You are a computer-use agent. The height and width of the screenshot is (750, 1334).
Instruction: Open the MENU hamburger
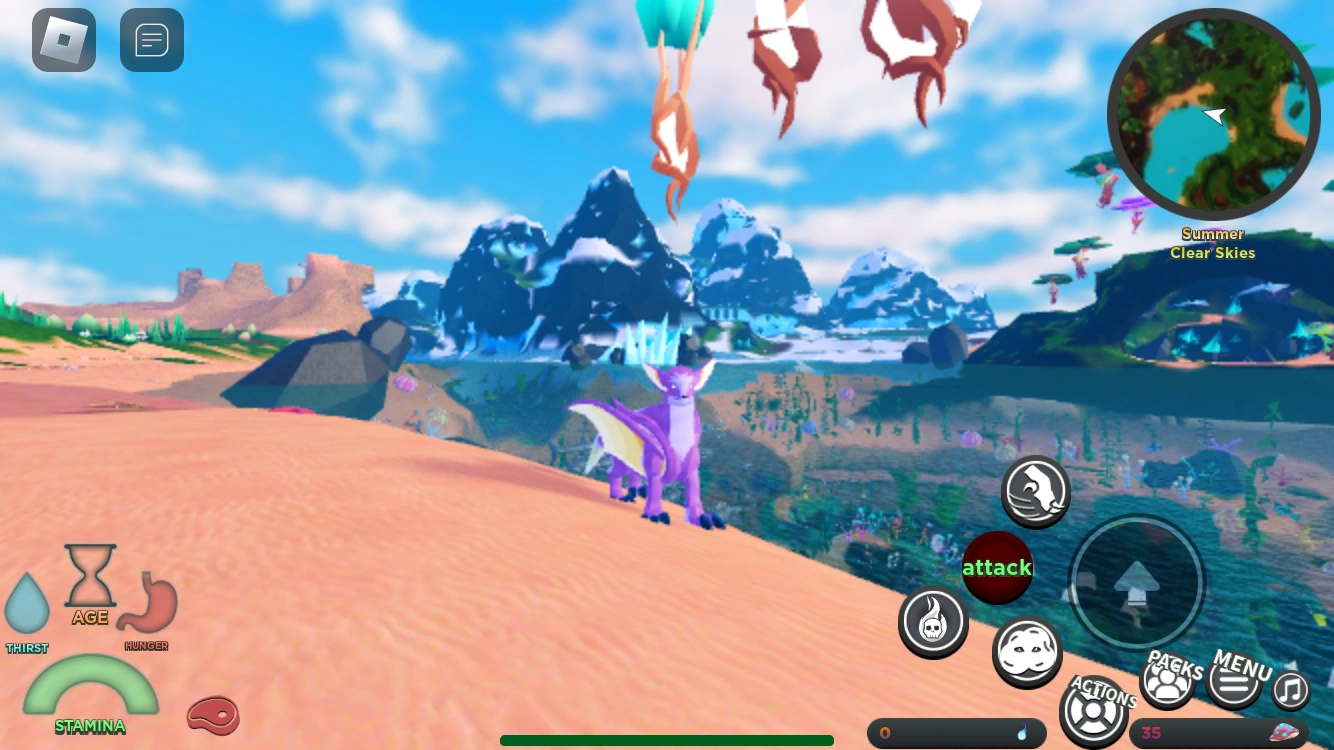(x=1236, y=680)
